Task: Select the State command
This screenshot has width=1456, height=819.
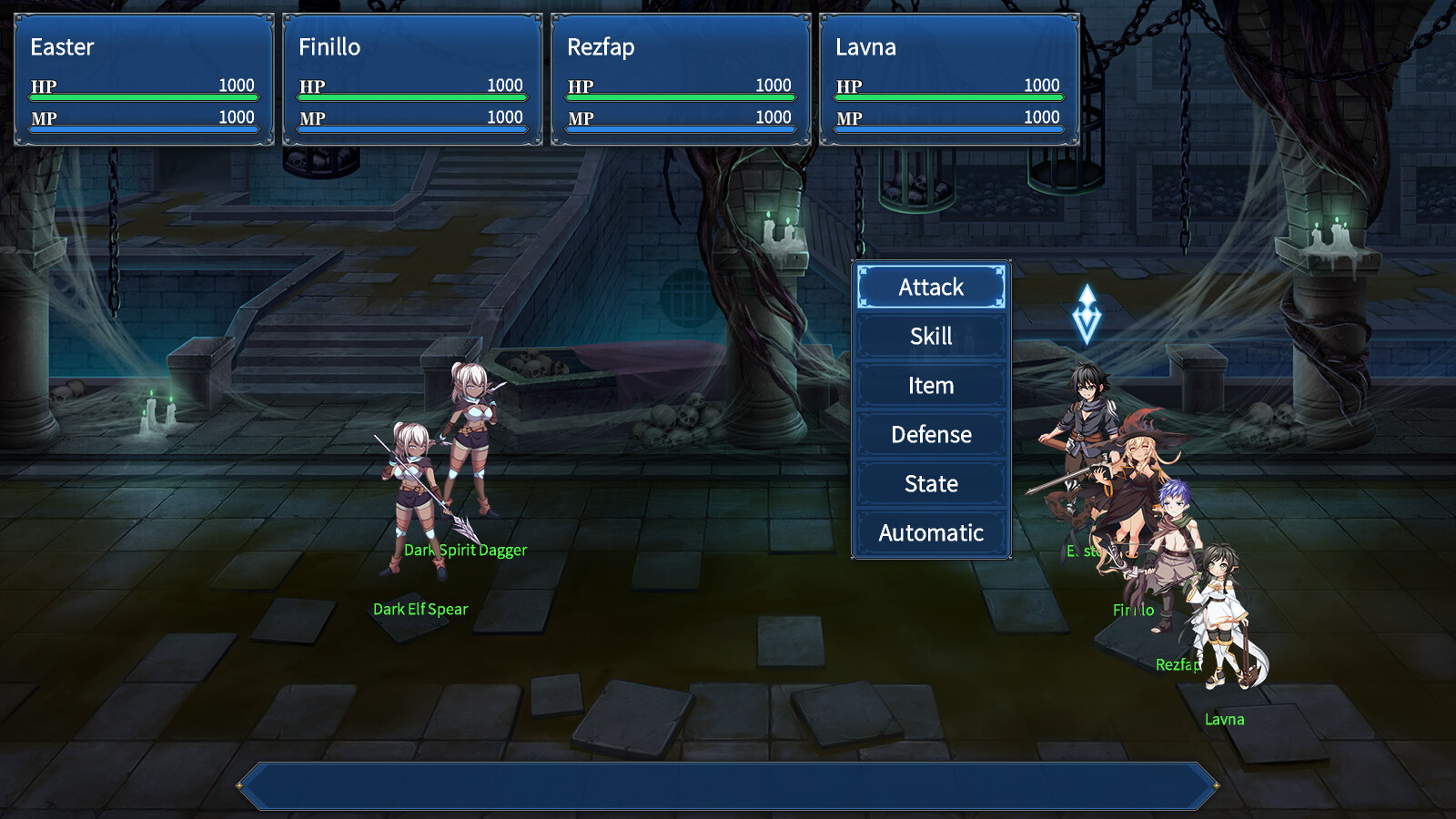Action: 930,483
